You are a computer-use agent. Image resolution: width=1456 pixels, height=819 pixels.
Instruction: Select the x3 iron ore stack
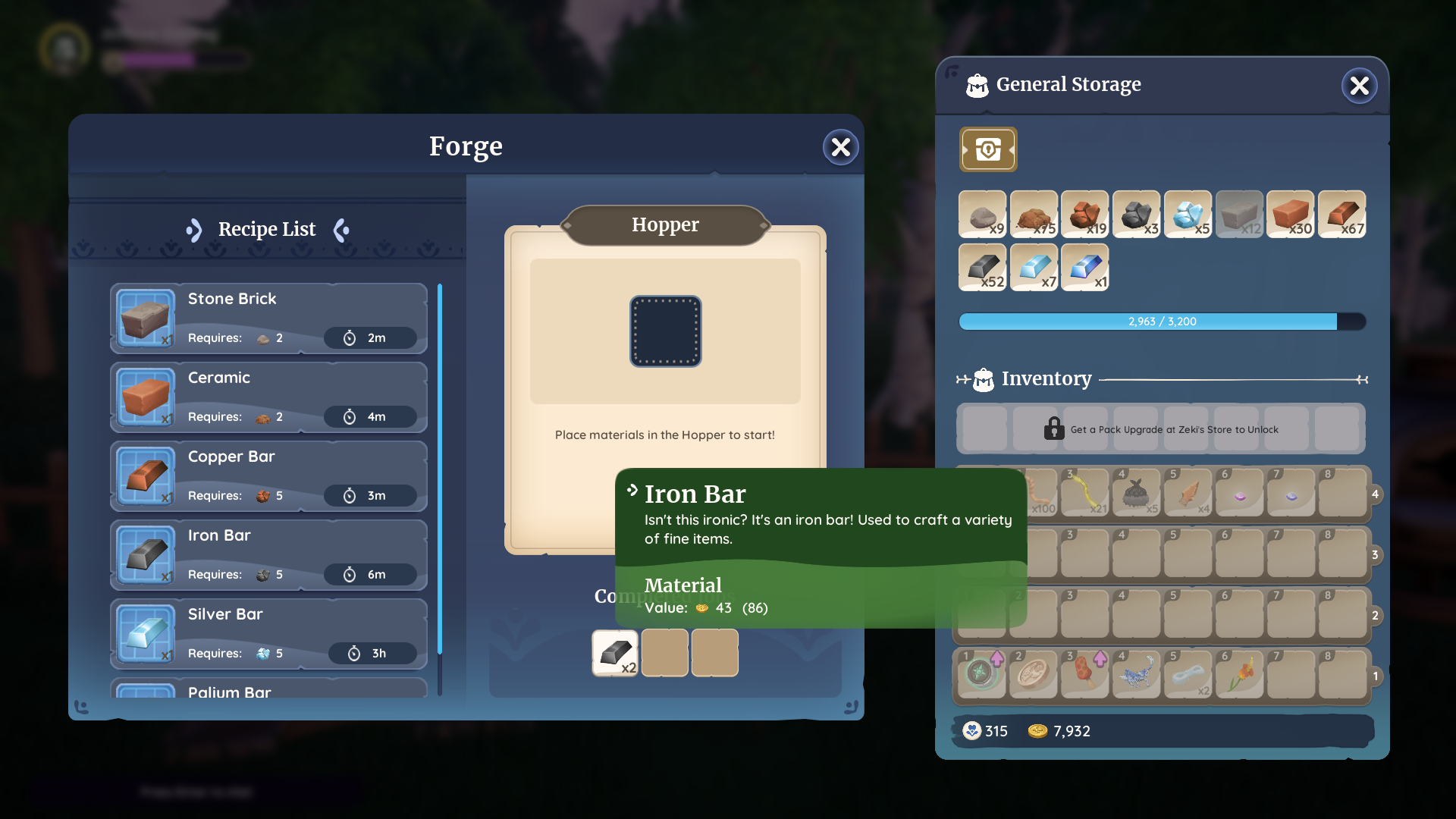(x=1136, y=215)
